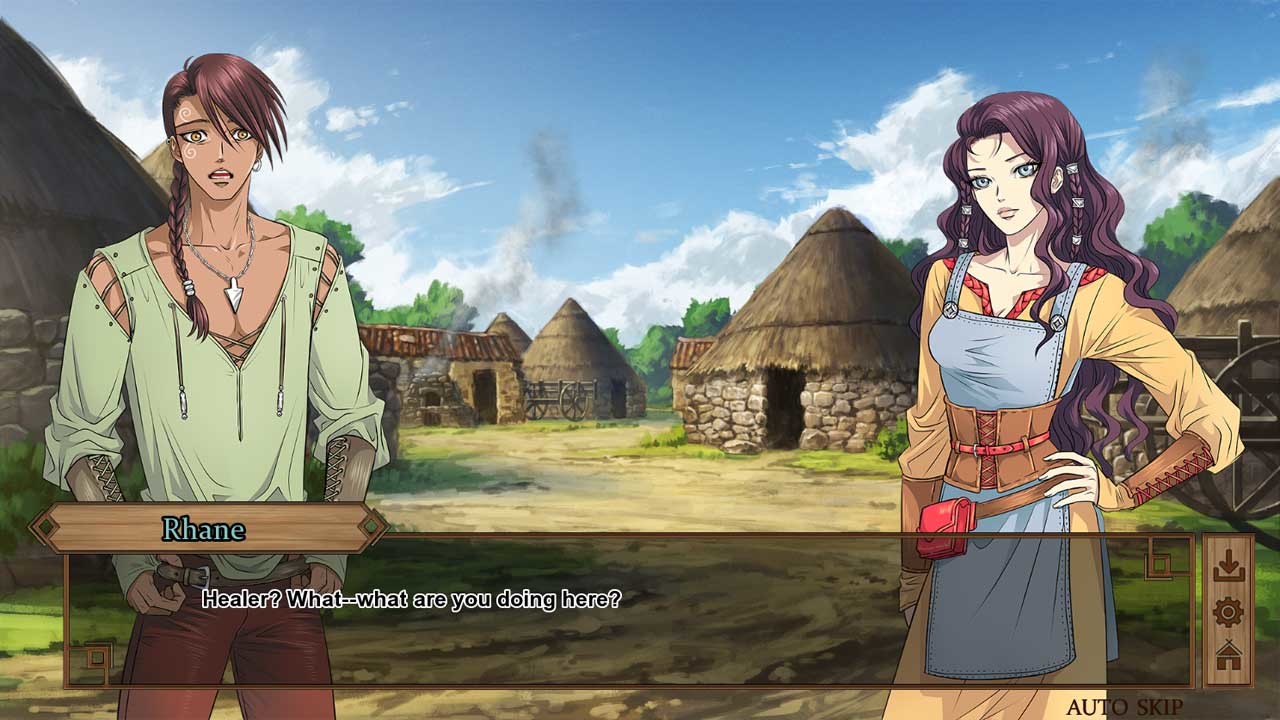
Task: Open the save menu via the download icon
Action: pos(1228,562)
